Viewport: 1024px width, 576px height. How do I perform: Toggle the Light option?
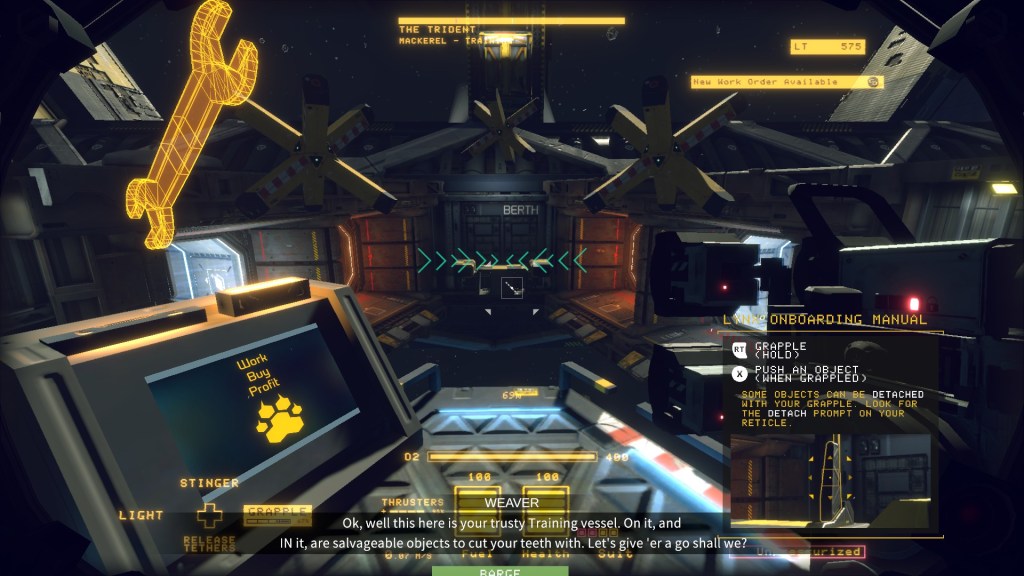click(141, 515)
